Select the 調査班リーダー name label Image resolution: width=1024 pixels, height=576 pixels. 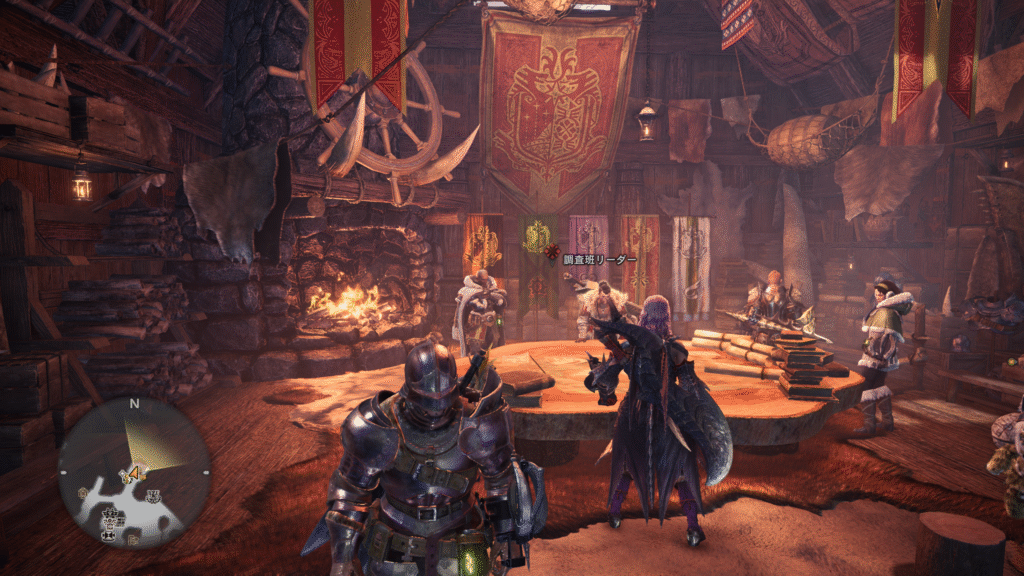[x=600, y=260]
